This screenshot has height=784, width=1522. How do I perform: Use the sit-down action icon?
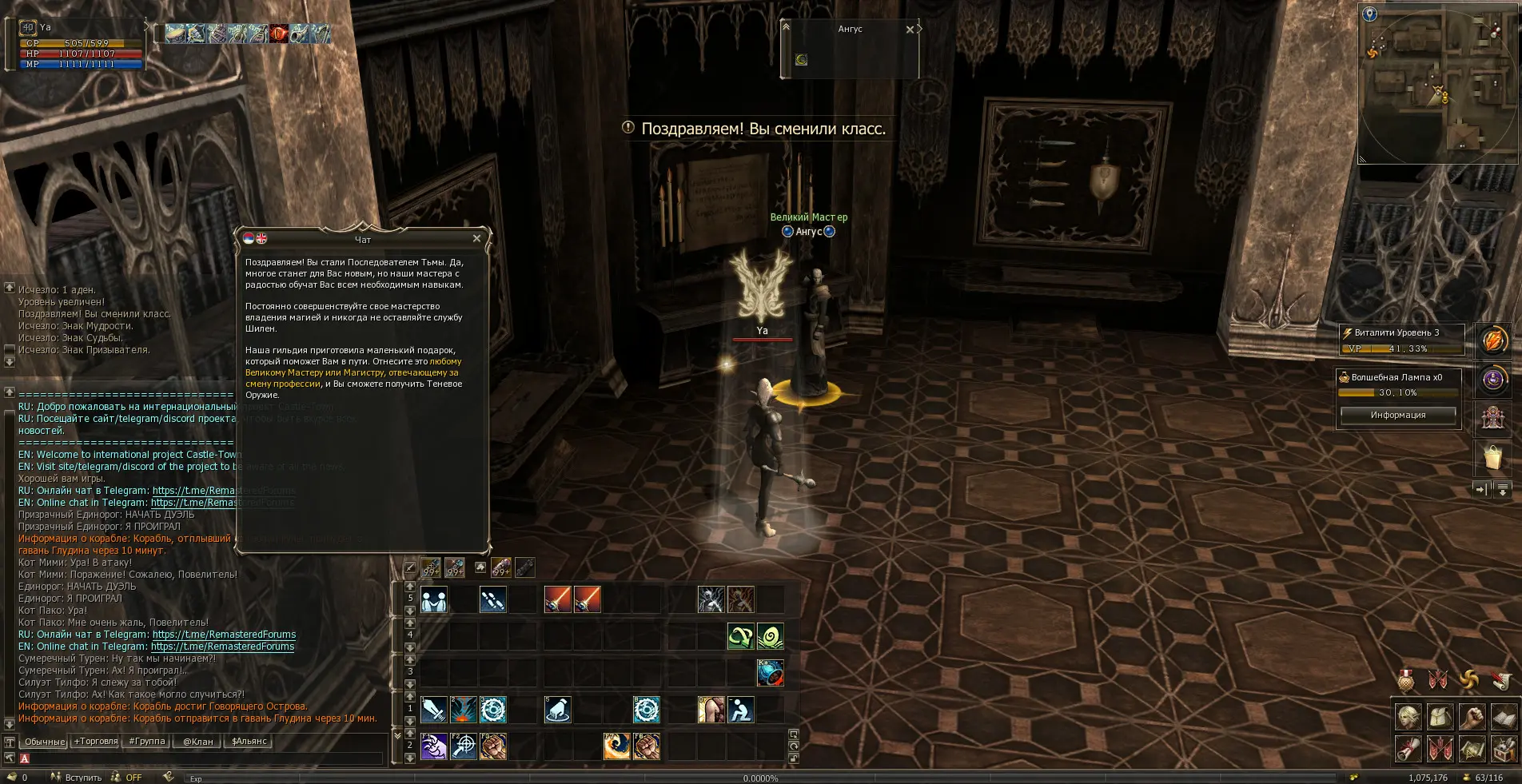click(741, 710)
